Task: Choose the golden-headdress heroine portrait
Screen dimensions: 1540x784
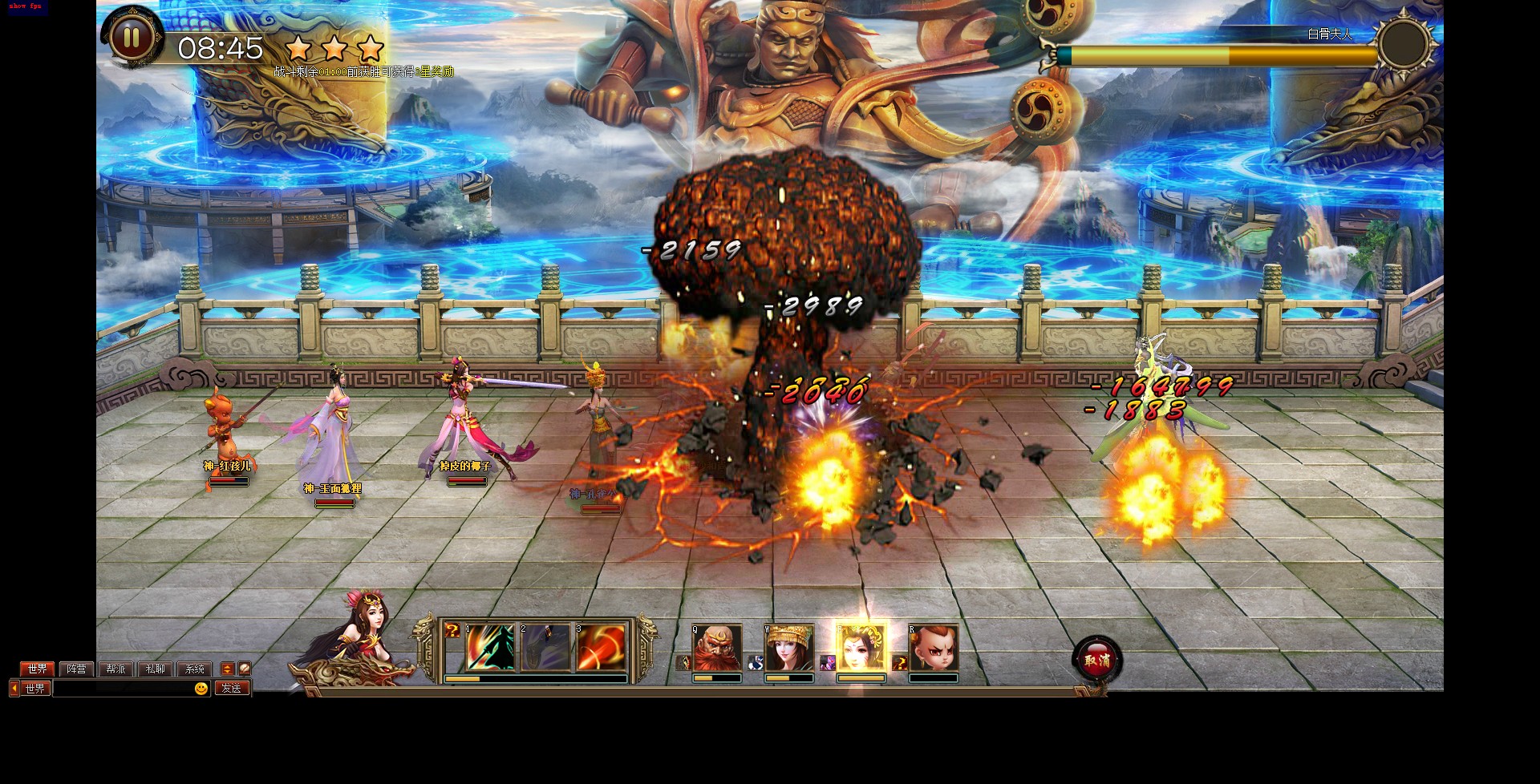Action: point(789,648)
